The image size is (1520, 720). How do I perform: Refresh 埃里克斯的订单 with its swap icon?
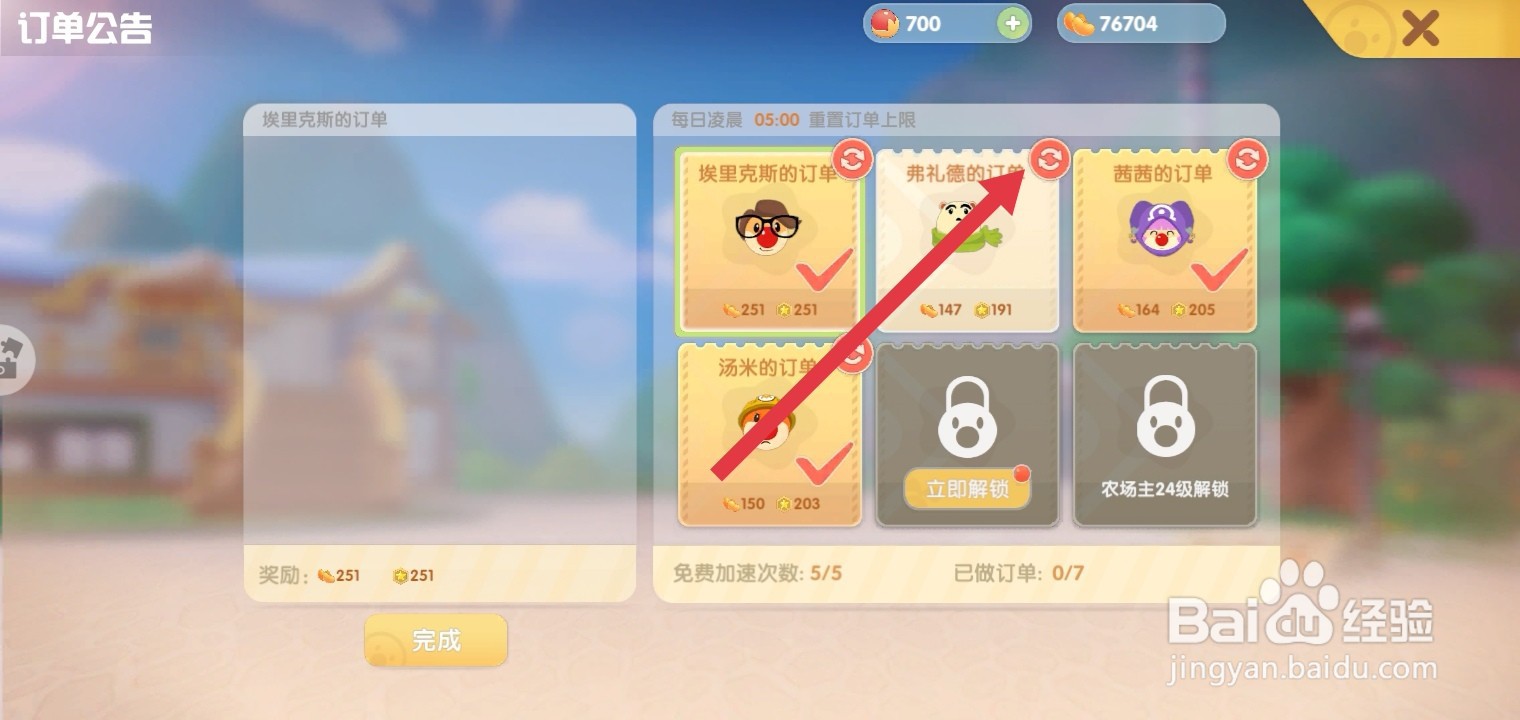[852, 160]
